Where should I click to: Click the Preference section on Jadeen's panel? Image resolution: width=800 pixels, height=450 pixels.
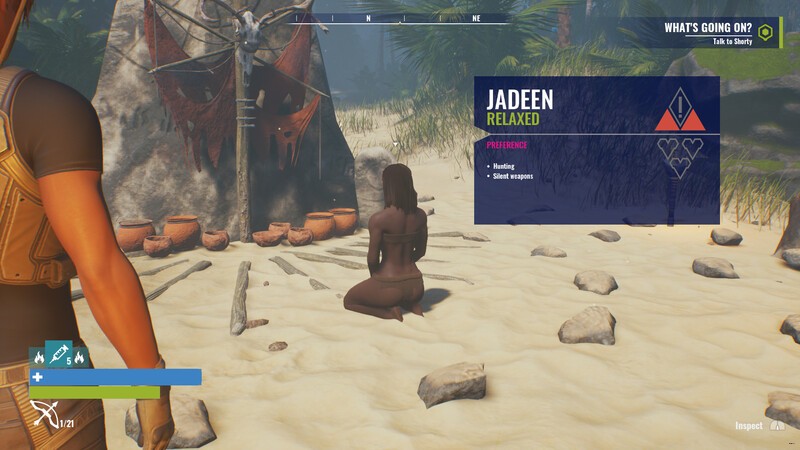point(509,145)
